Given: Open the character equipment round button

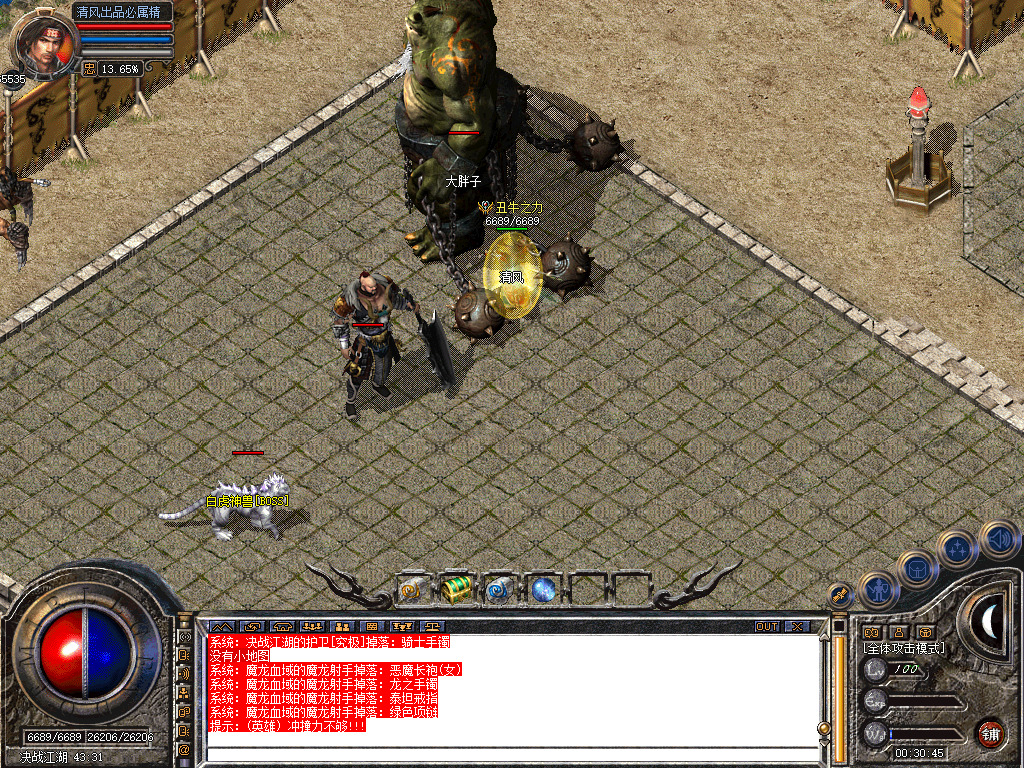Looking at the screenshot, I should click(878, 589).
